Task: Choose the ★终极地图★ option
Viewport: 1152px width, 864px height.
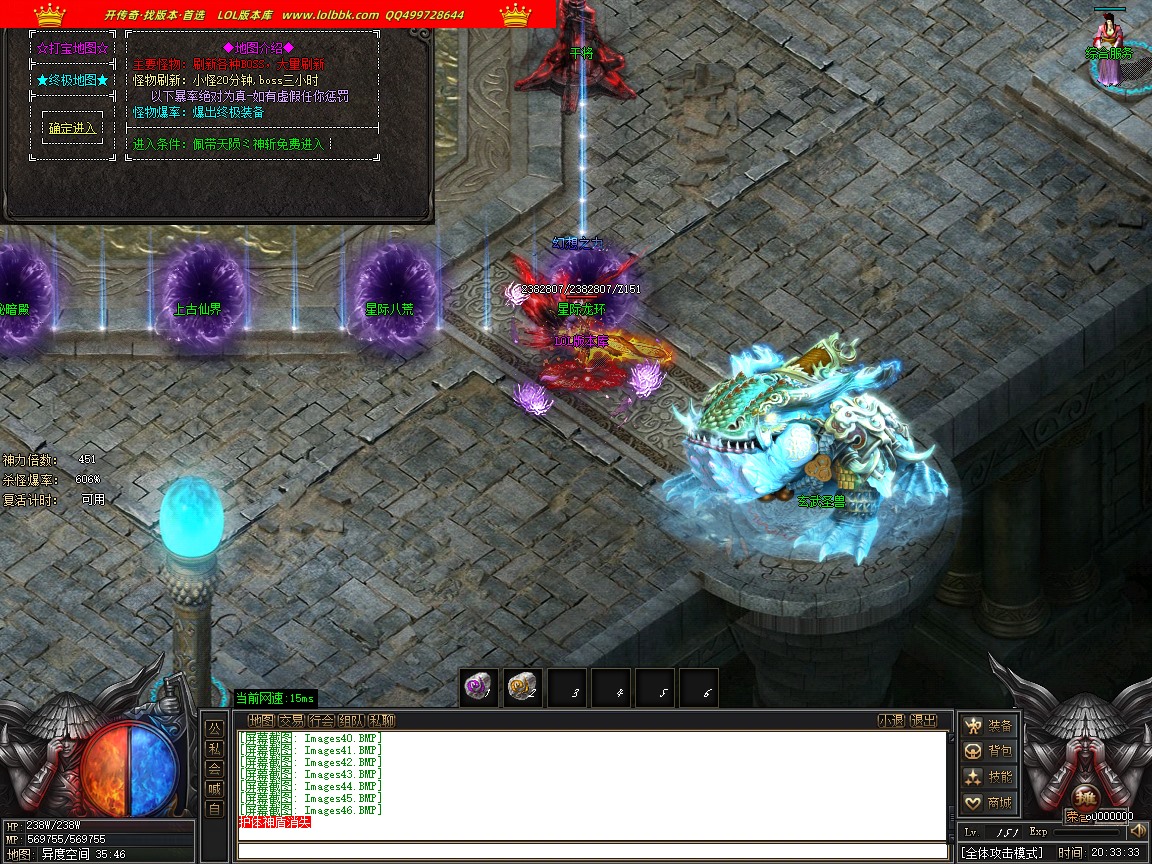Action: [72, 79]
